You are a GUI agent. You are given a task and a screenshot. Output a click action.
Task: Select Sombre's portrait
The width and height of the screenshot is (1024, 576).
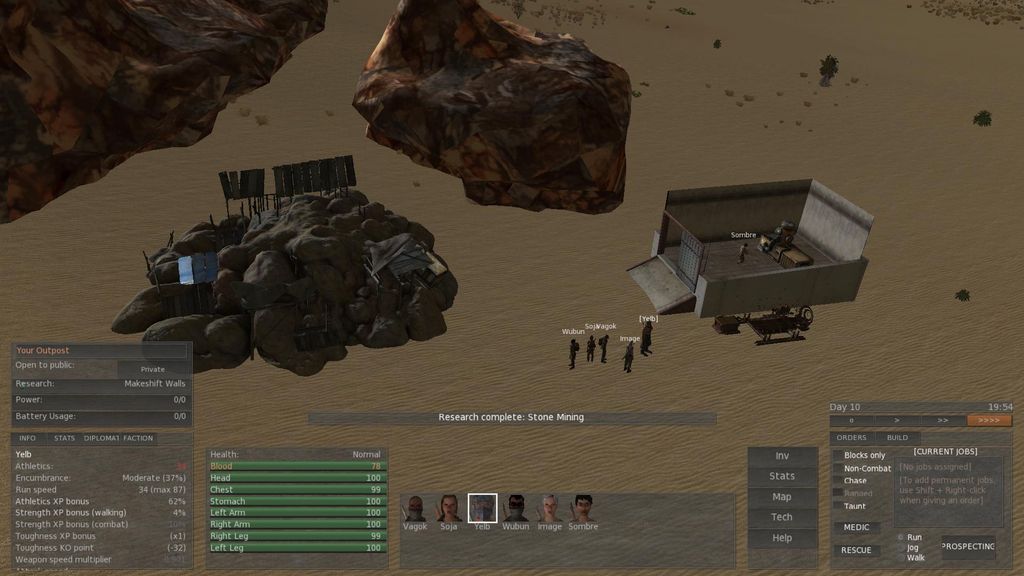pyautogui.click(x=583, y=508)
